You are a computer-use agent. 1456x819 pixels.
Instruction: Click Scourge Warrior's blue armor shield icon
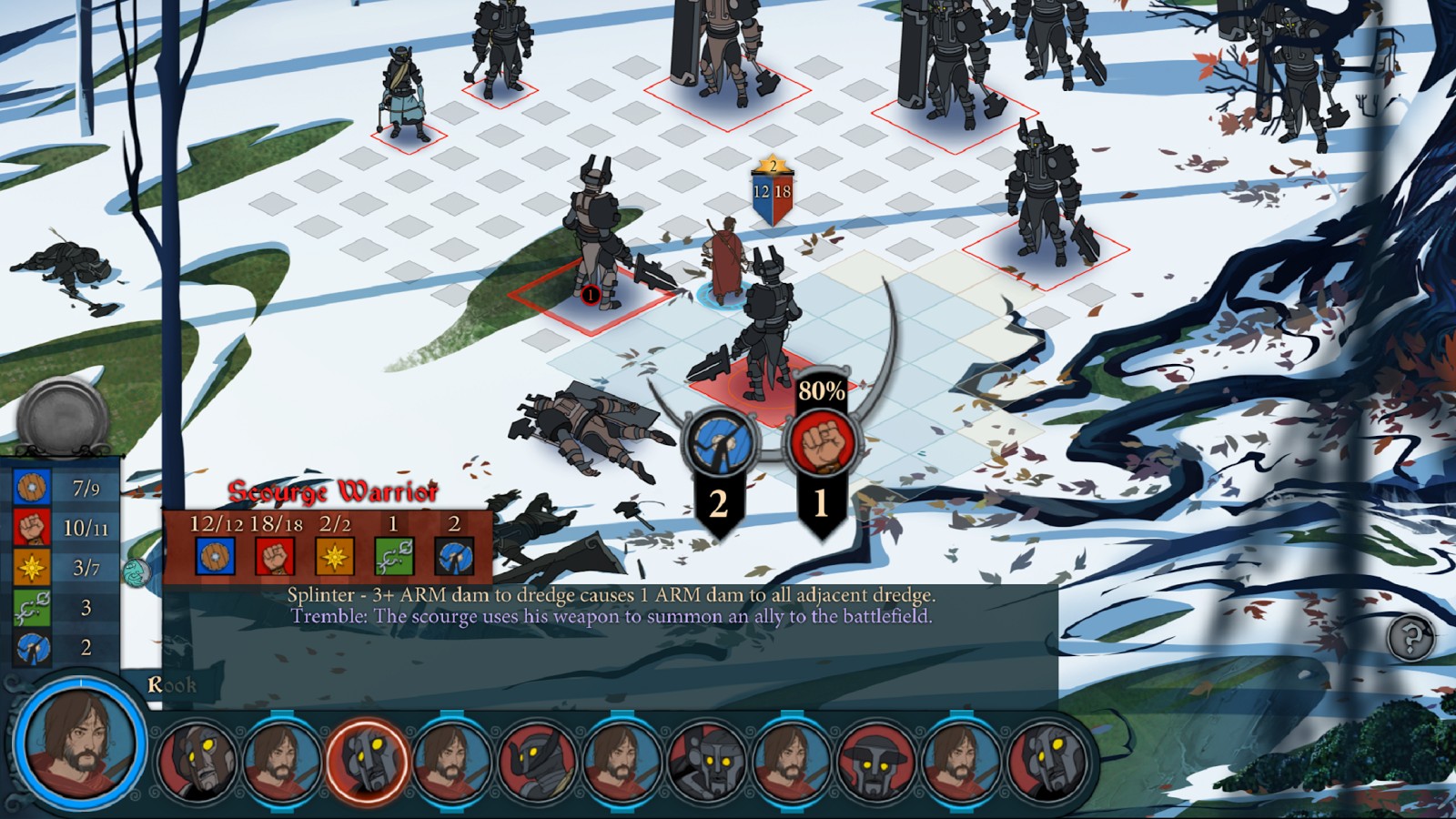point(216,556)
